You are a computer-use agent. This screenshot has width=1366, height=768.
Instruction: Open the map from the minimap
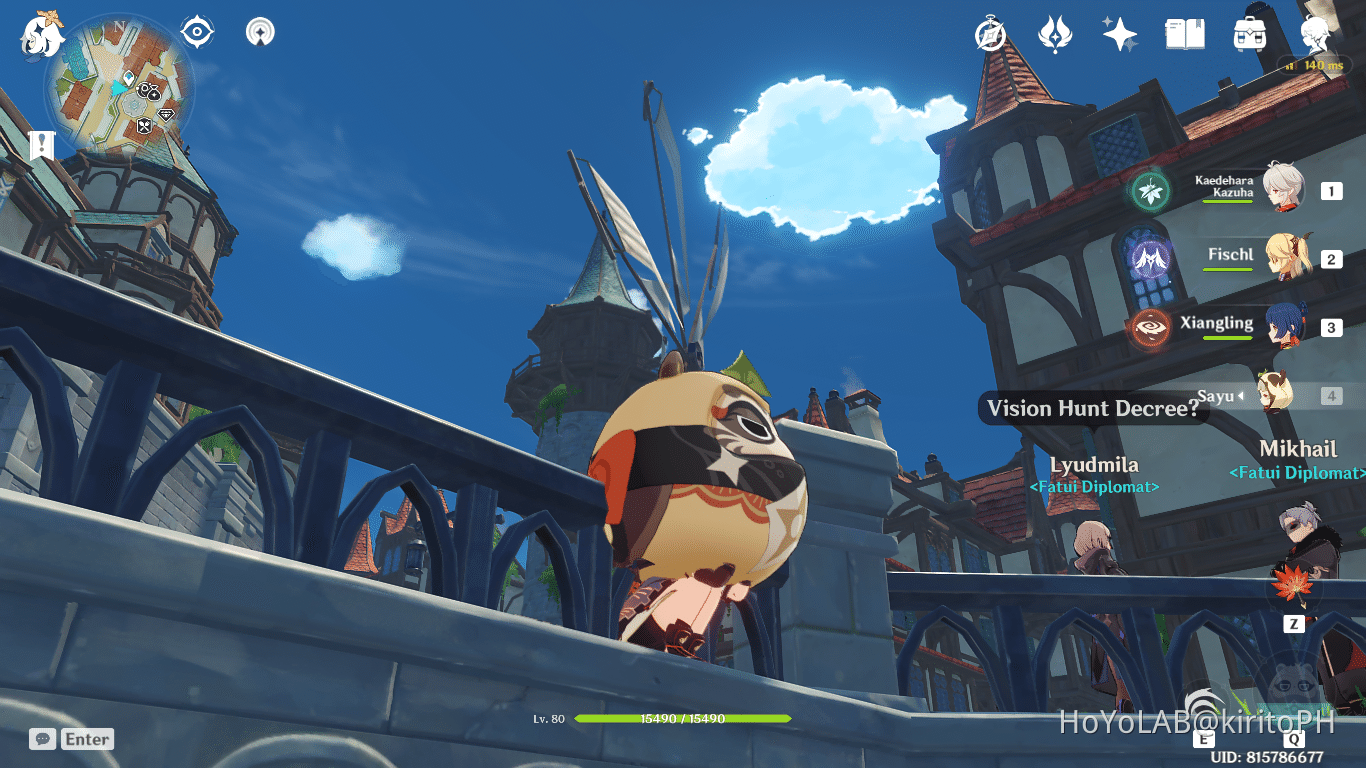(x=120, y=95)
